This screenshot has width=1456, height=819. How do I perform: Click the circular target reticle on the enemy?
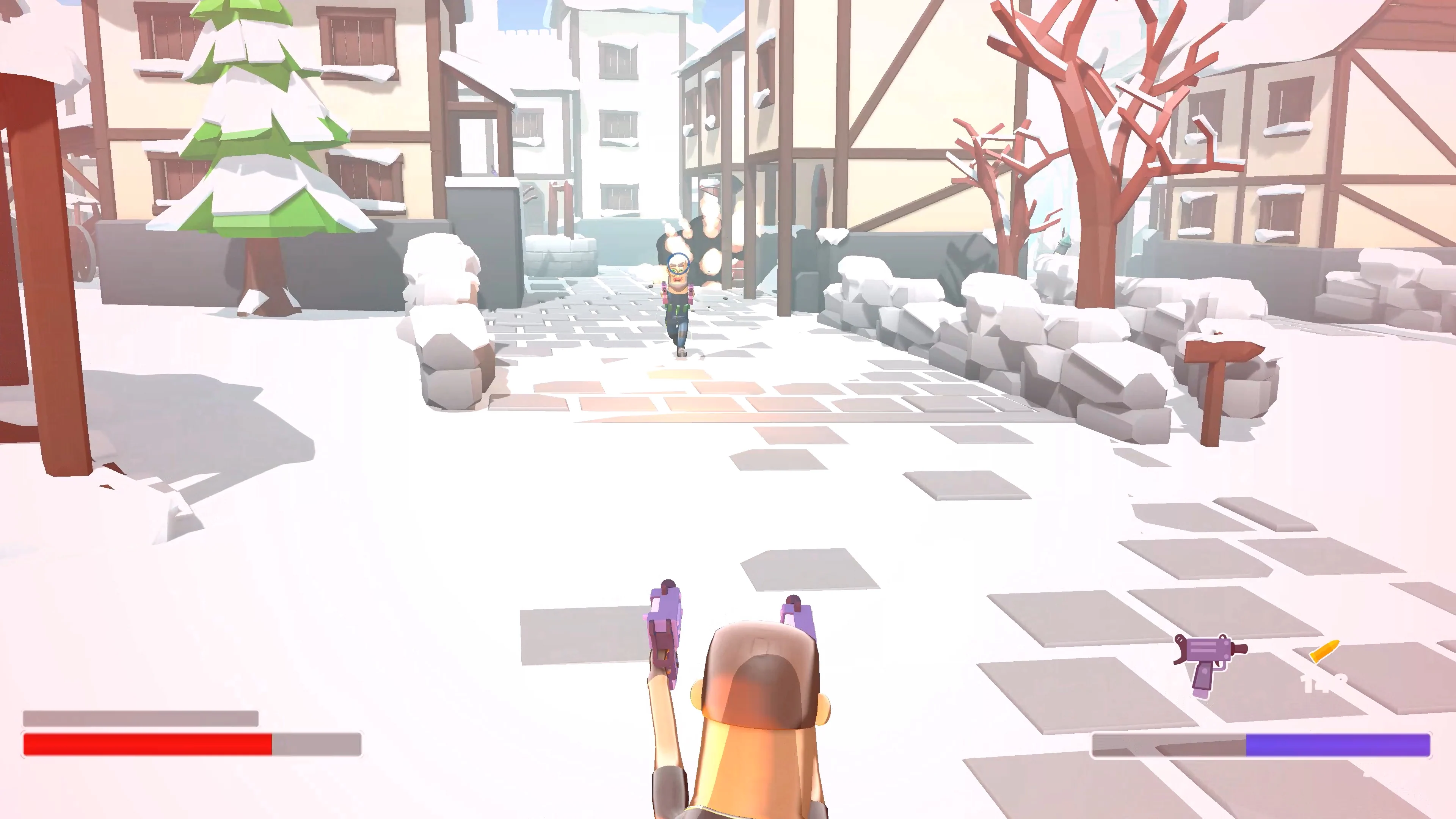678,265
